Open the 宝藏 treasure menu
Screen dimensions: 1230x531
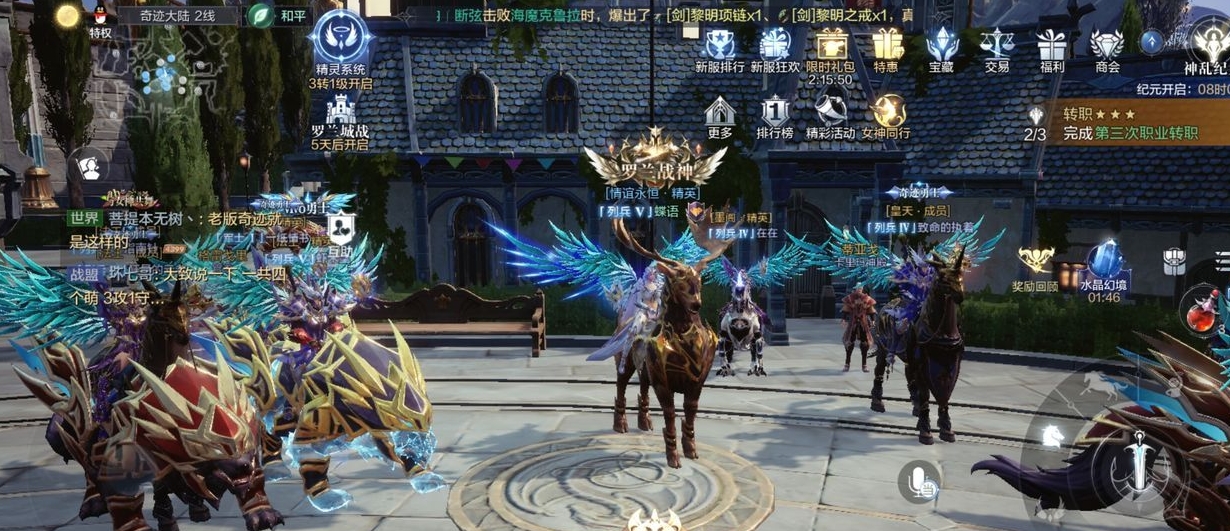pos(941,45)
